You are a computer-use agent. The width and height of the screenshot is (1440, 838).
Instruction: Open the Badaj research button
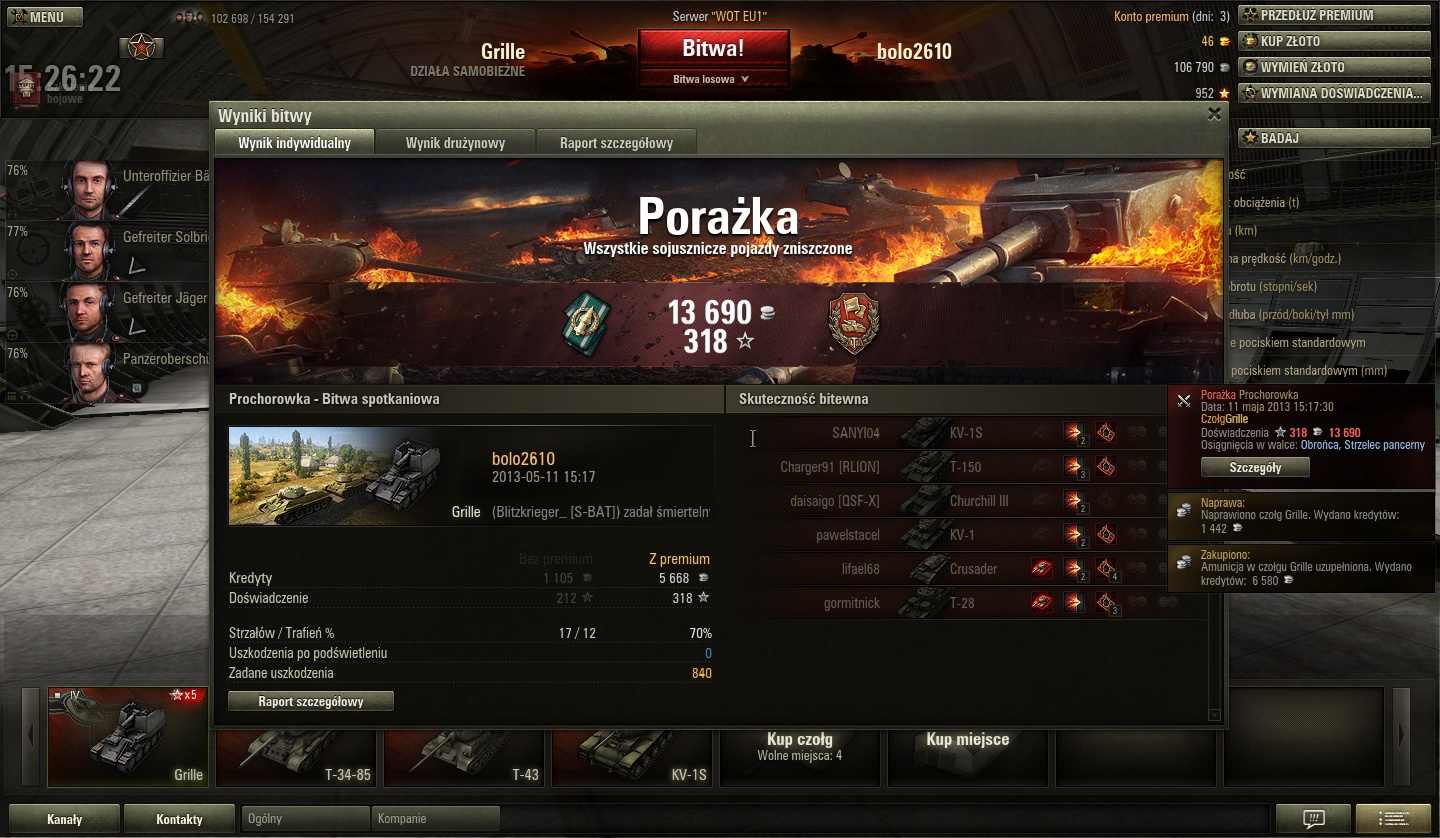(1334, 138)
